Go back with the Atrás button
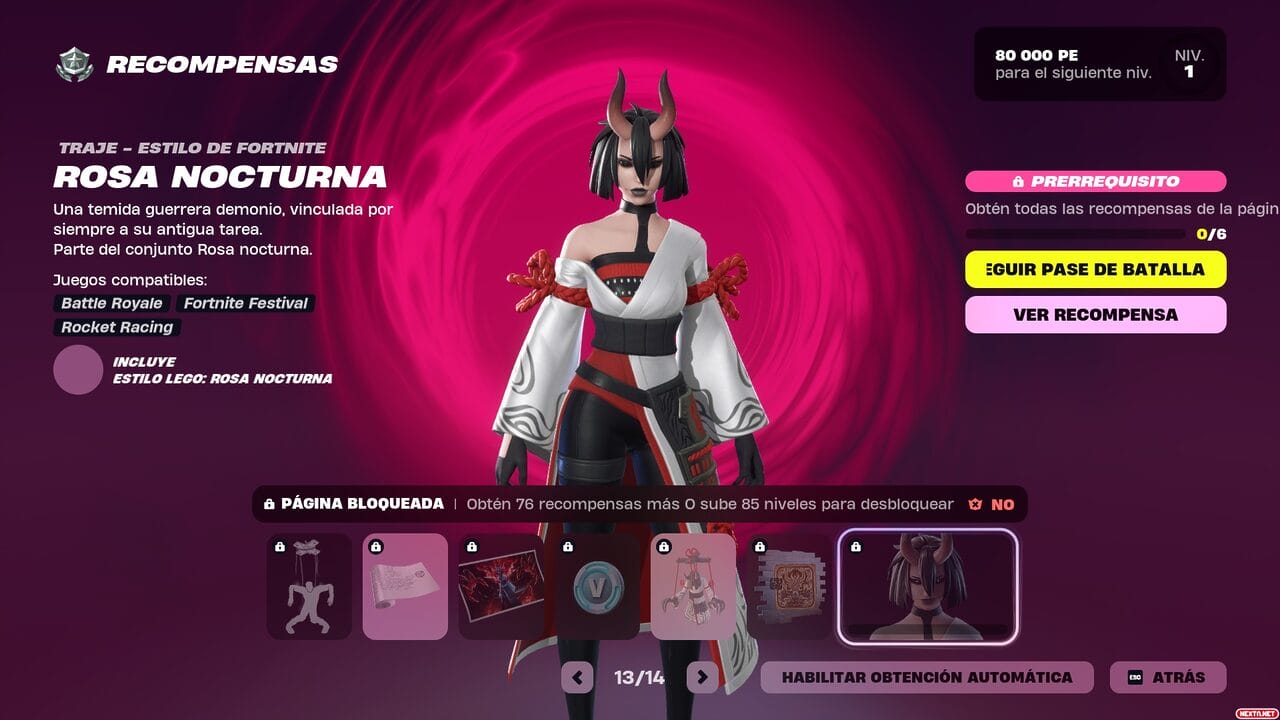Screen dimensions: 1280x720 point(1167,677)
